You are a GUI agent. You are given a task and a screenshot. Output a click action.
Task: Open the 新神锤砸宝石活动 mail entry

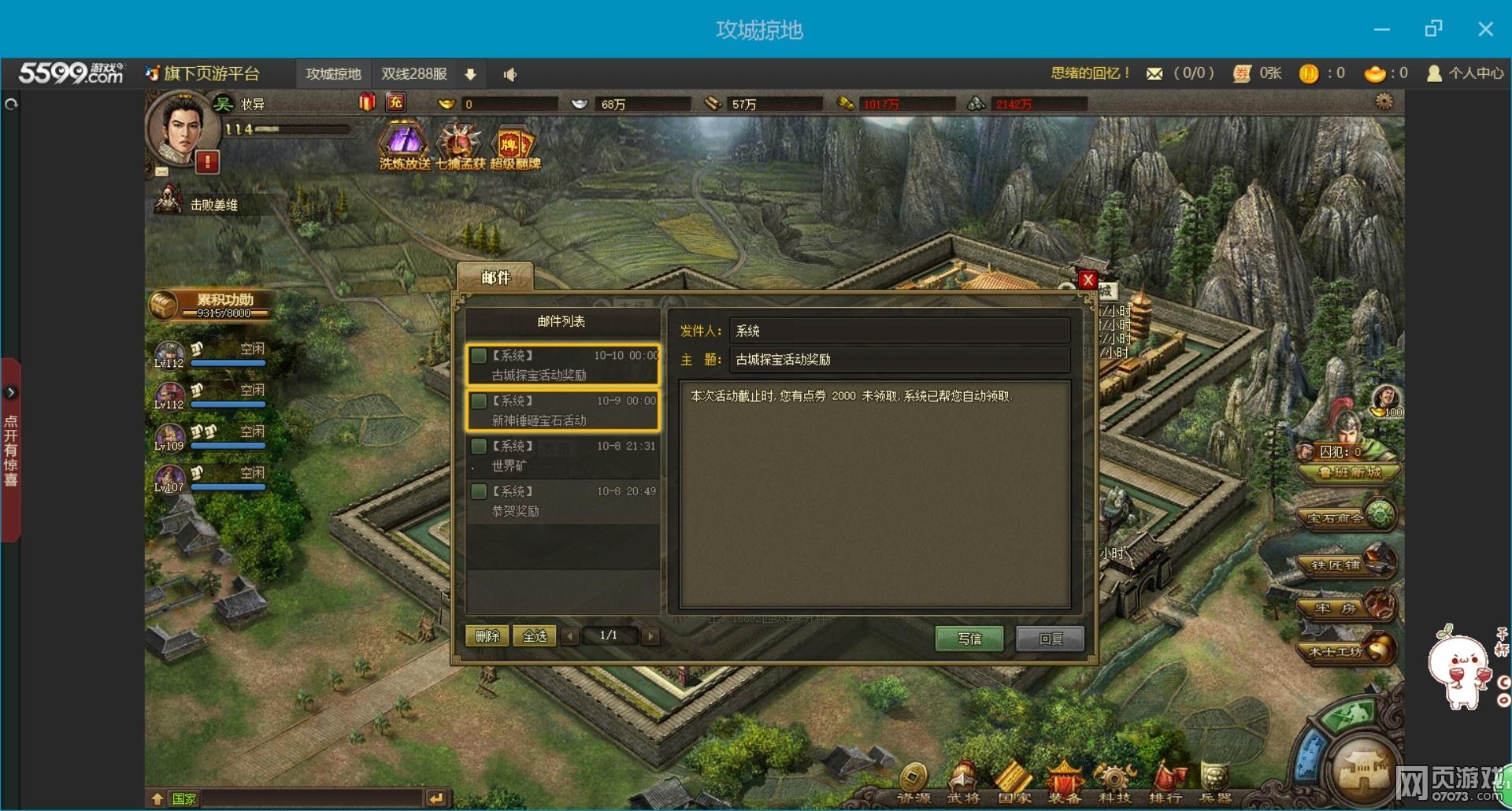[x=563, y=410]
